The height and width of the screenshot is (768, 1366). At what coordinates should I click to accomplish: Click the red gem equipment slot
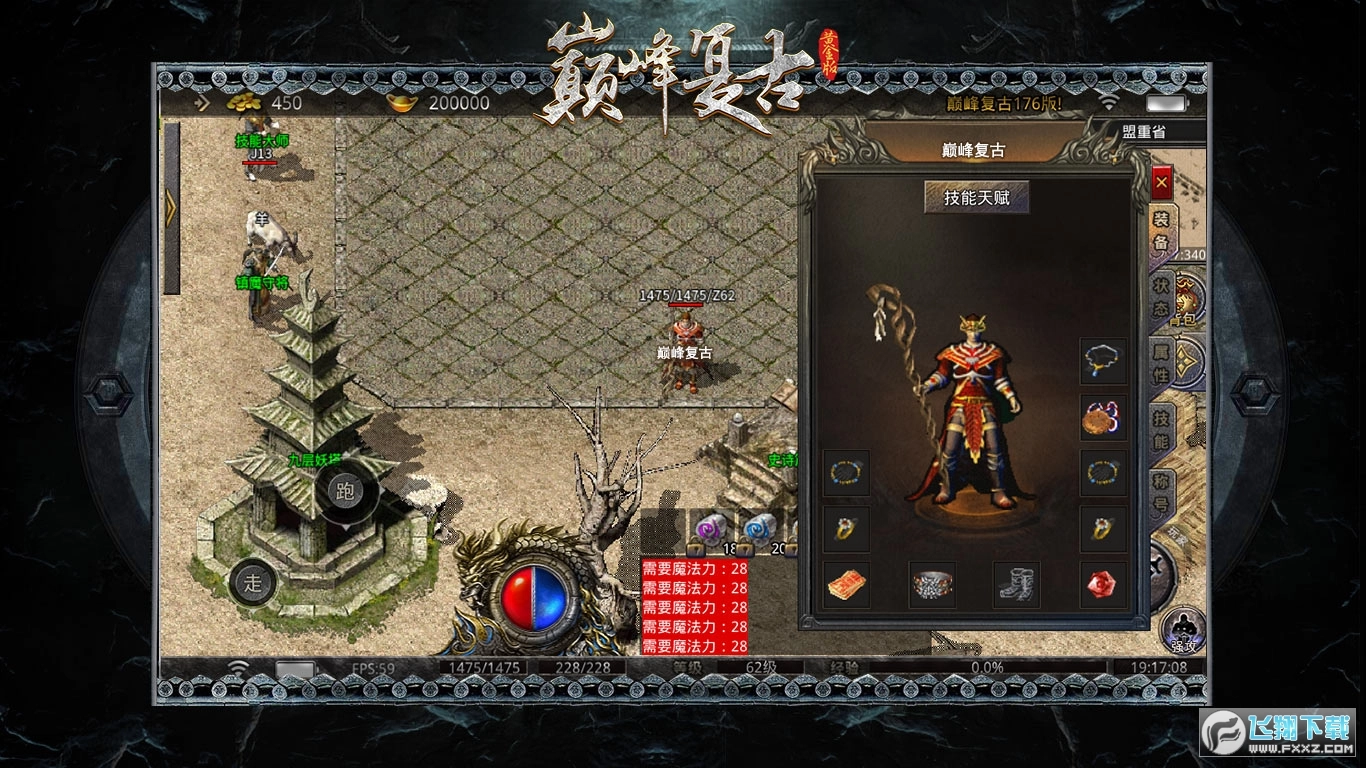pyautogui.click(x=1100, y=585)
